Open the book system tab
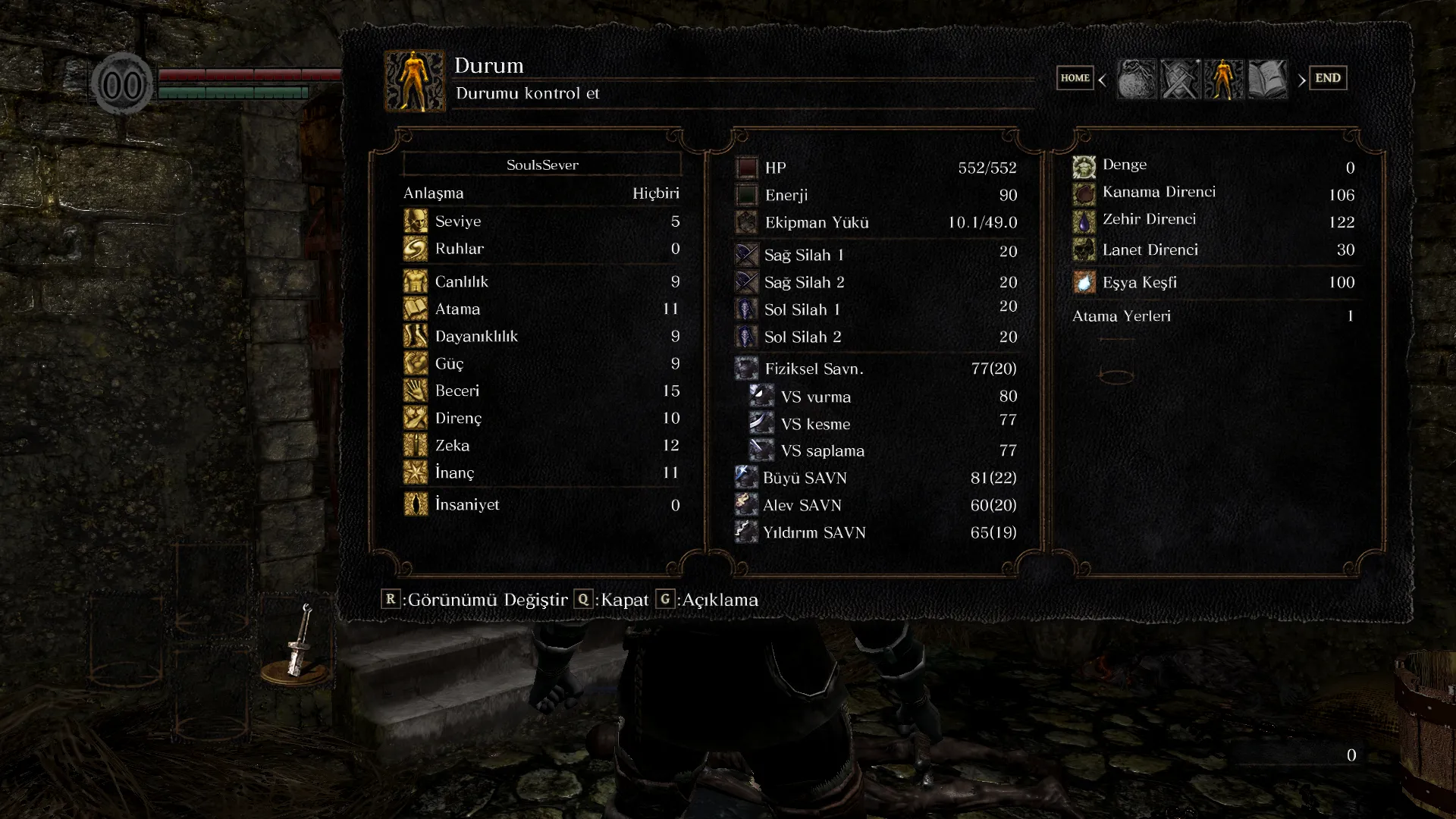1456x819 pixels. point(1267,79)
